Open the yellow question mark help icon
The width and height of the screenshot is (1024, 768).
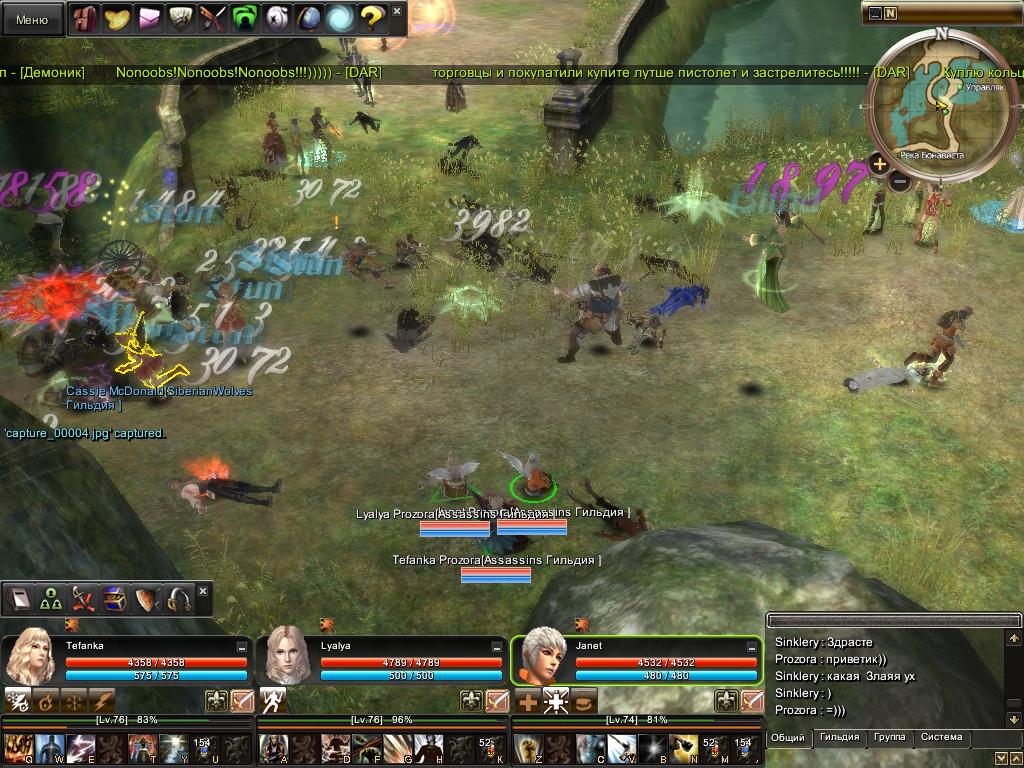click(371, 18)
